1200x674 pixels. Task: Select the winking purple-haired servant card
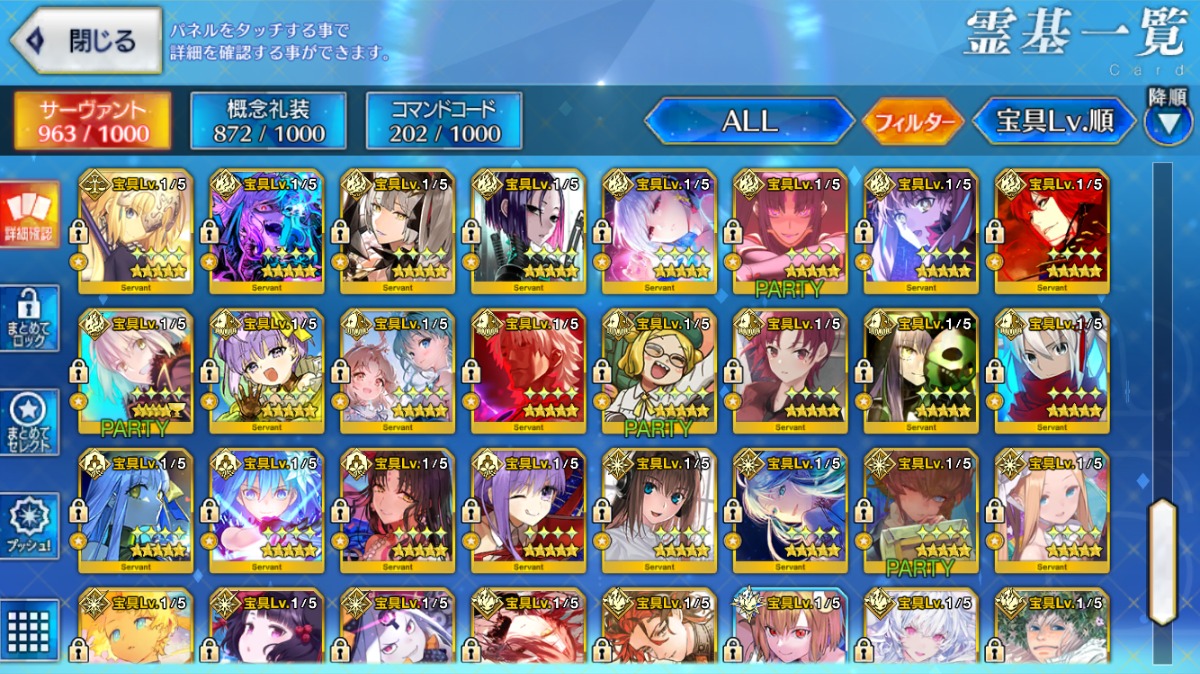pyautogui.click(x=528, y=511)
